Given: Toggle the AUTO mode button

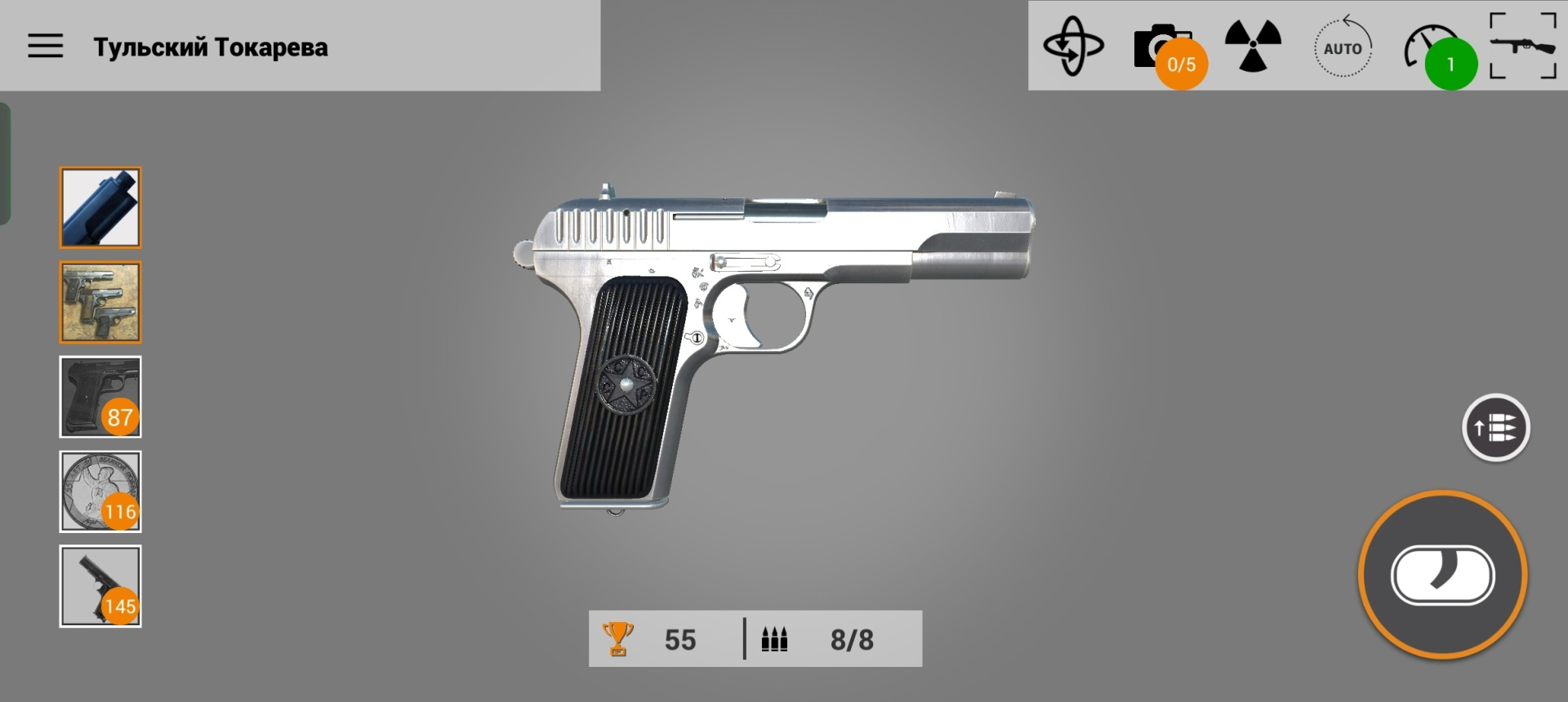Looking at the screenshot, I should coord(1343,48).
